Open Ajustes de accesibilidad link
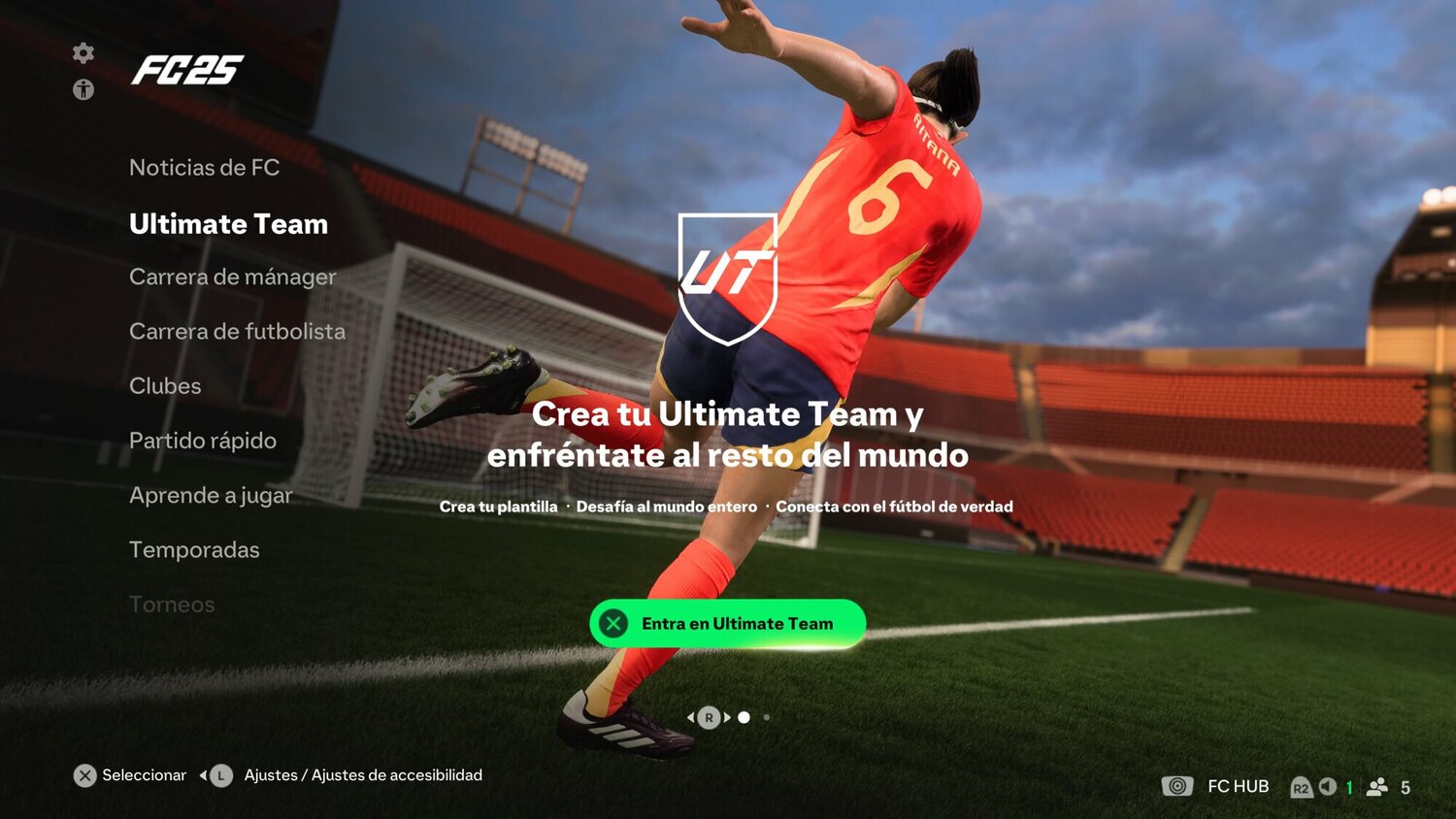The width and height of the screenshot is (1456, 819). (399, 774)
